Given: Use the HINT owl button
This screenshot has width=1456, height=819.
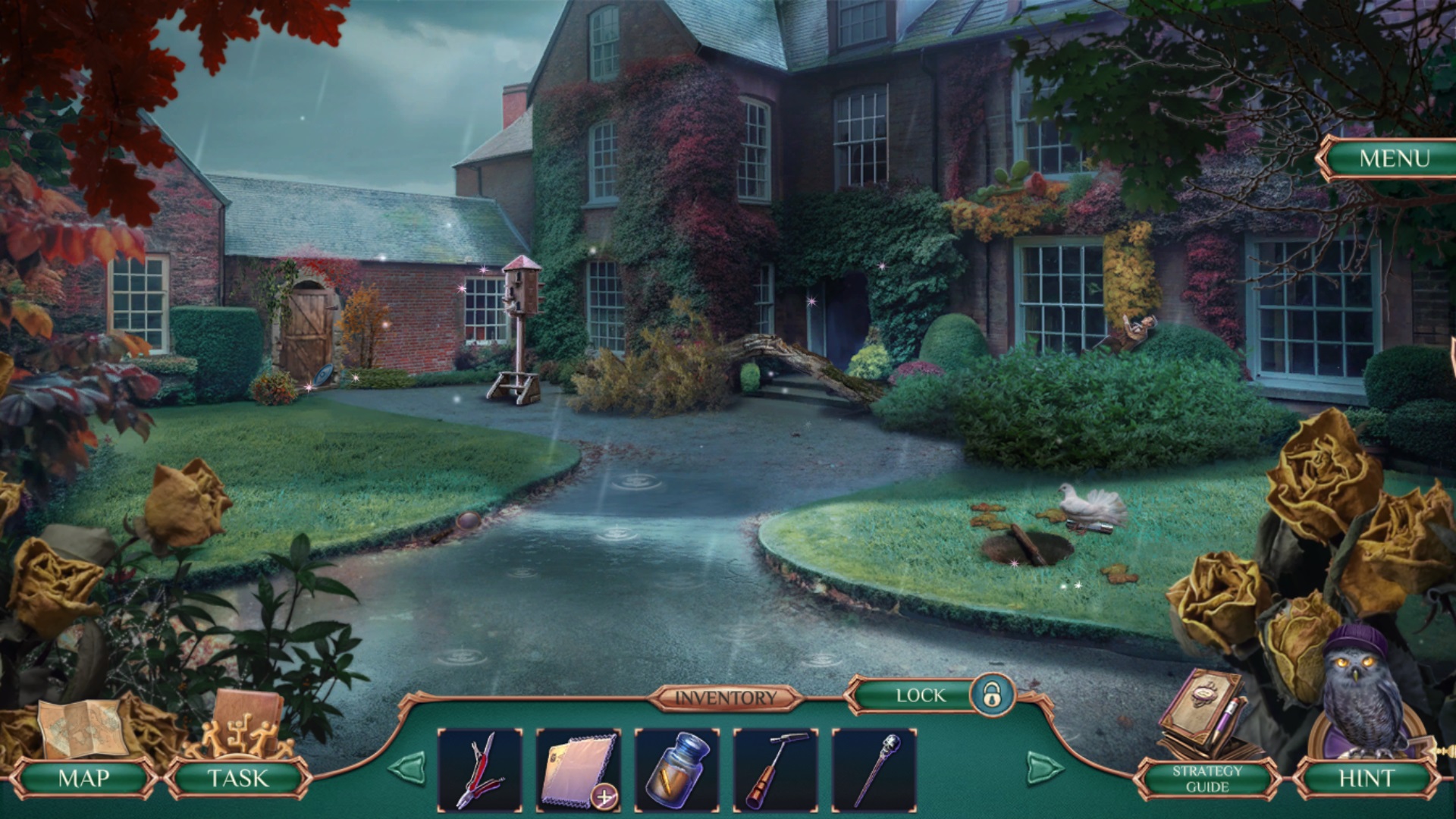Looking at the screenshot, I should [1366, 778].
